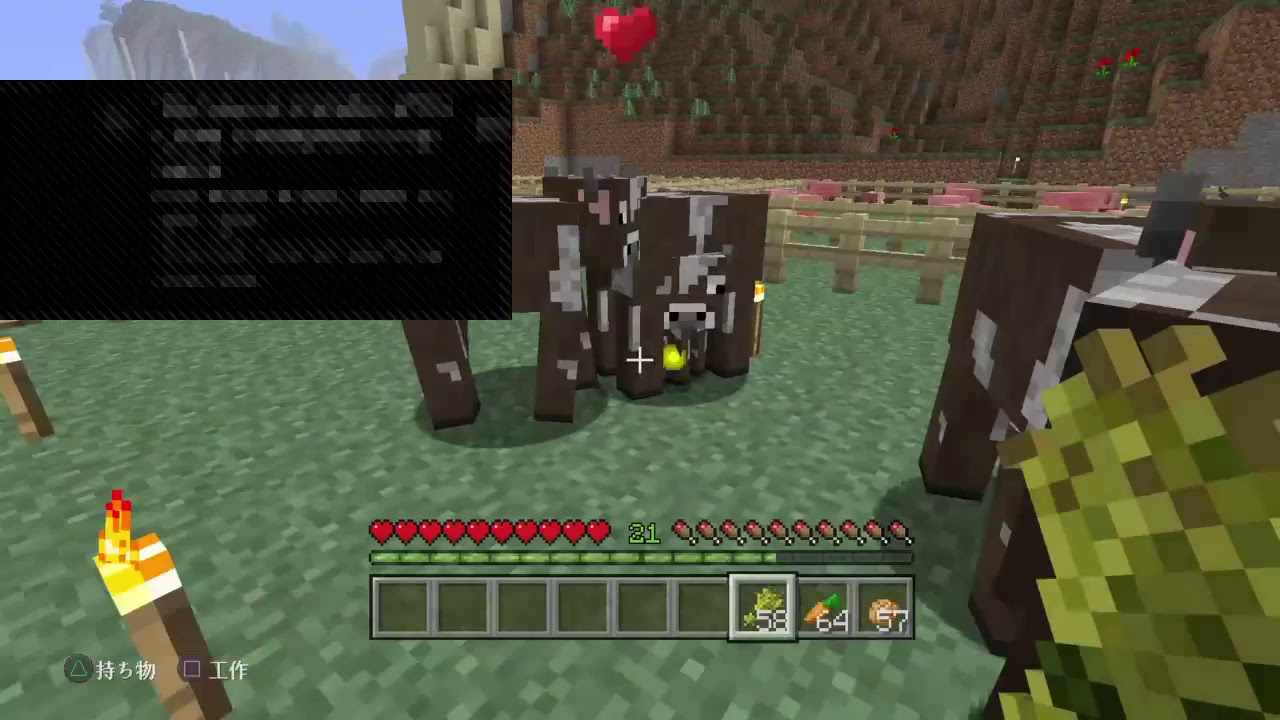
Task: Click the crosshair at screen center
Action: click(639, 359)
